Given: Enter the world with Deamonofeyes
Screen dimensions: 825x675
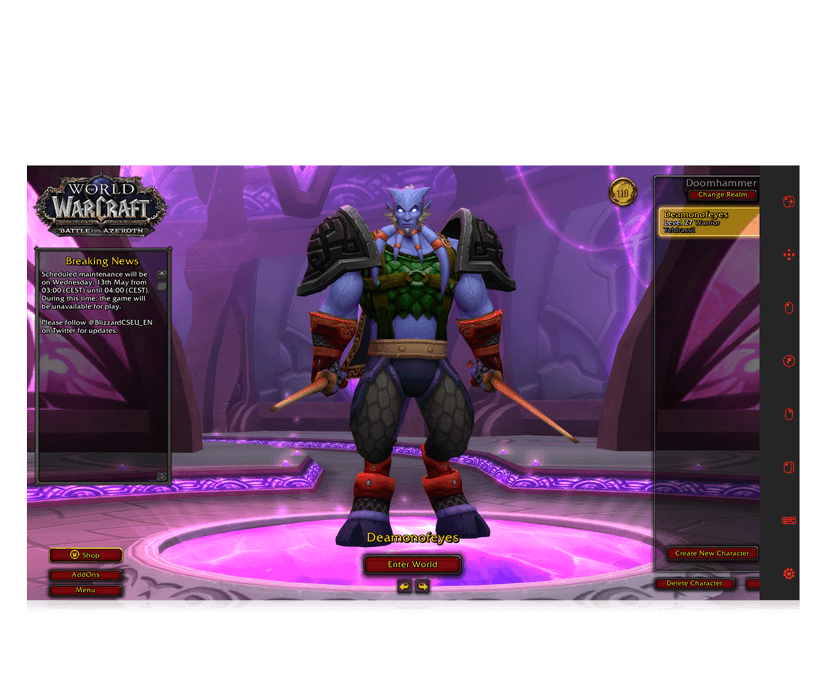Looking at the screenshot, I should [x=412, y=565].
